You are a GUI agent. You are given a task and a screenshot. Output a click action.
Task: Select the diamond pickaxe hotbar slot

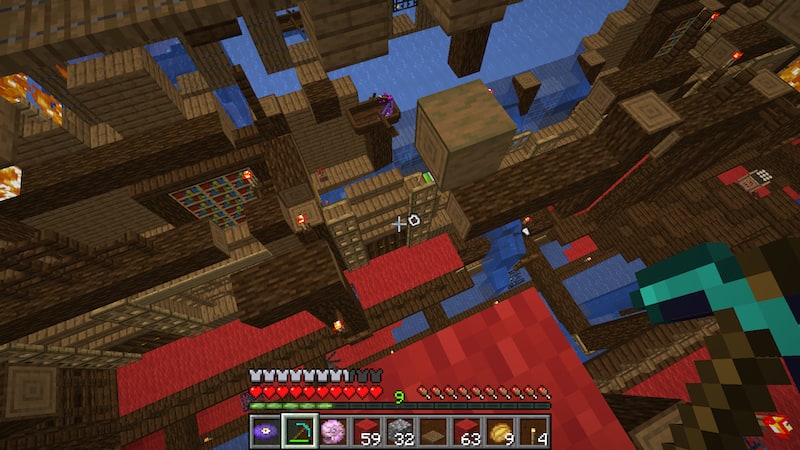tap(299, 431)
